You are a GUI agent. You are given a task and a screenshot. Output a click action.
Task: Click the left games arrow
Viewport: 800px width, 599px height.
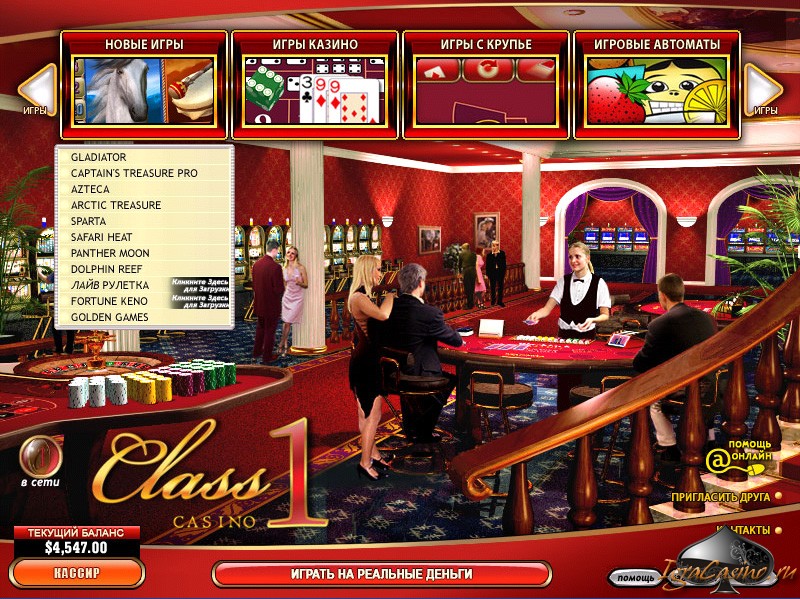(x=38, y=88)
